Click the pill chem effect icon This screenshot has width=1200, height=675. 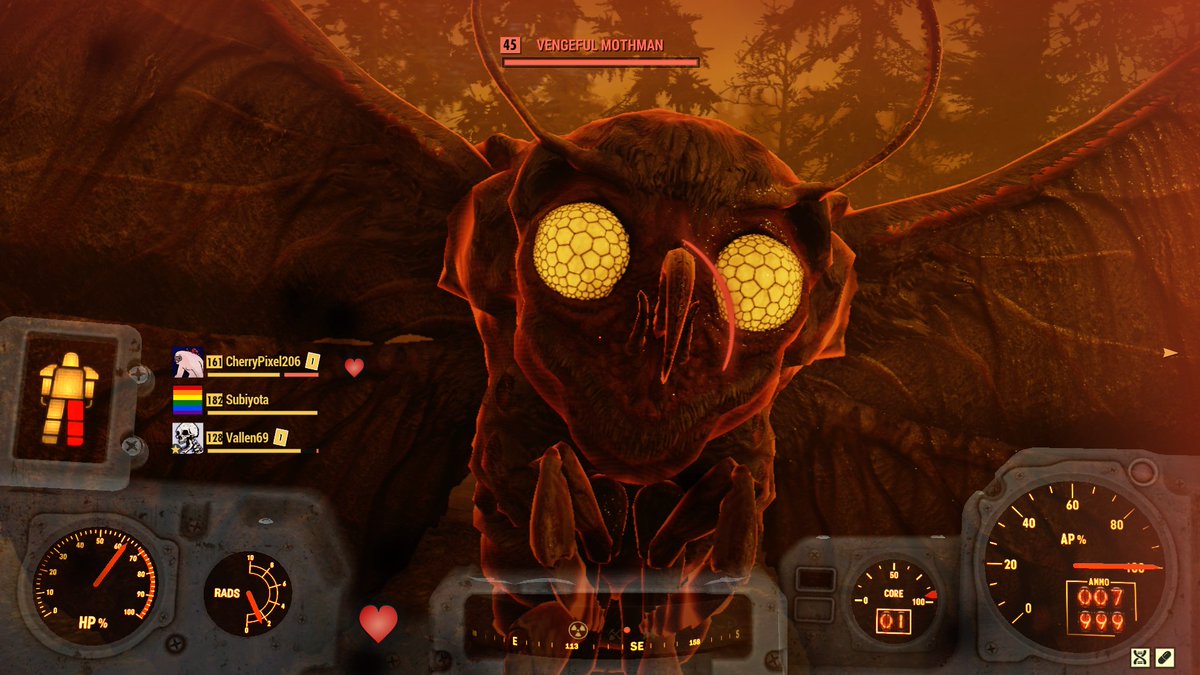tap(1165, 657)
